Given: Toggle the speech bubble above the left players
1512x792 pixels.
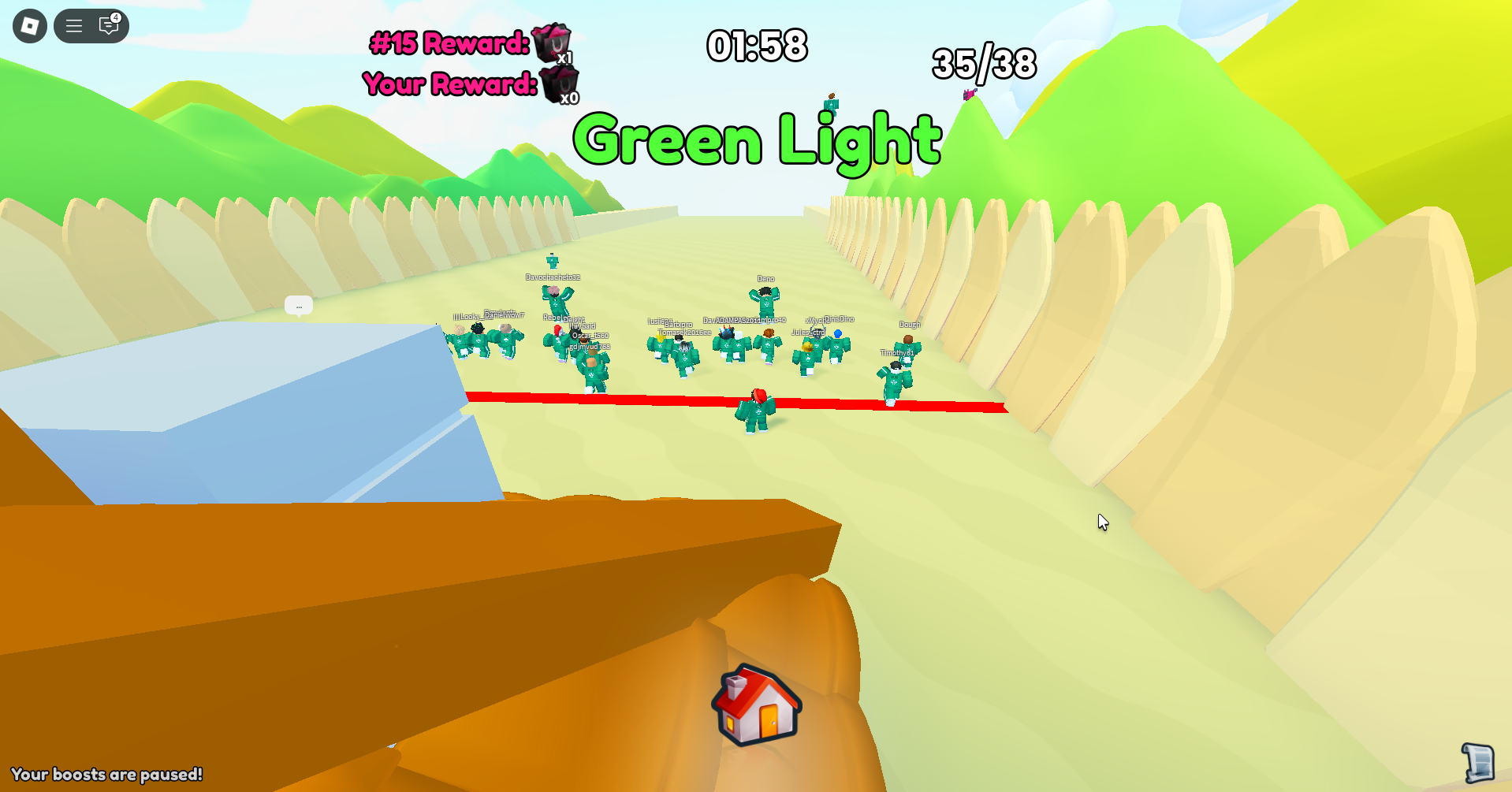Looking at the screenshot, I should click(x=298, y=305).
